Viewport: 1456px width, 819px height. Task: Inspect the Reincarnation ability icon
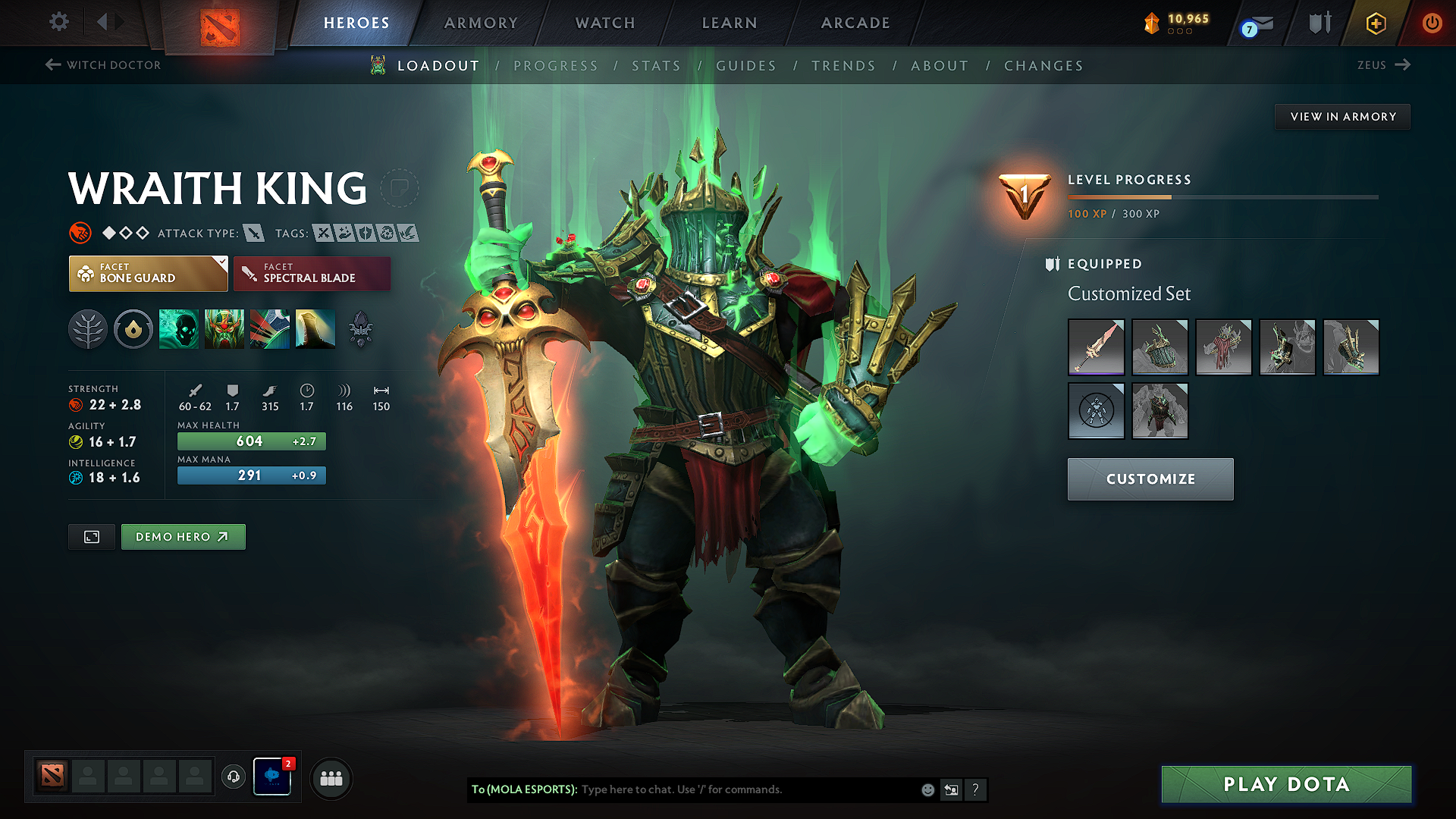pyautogui.click(x=315, y=328)
